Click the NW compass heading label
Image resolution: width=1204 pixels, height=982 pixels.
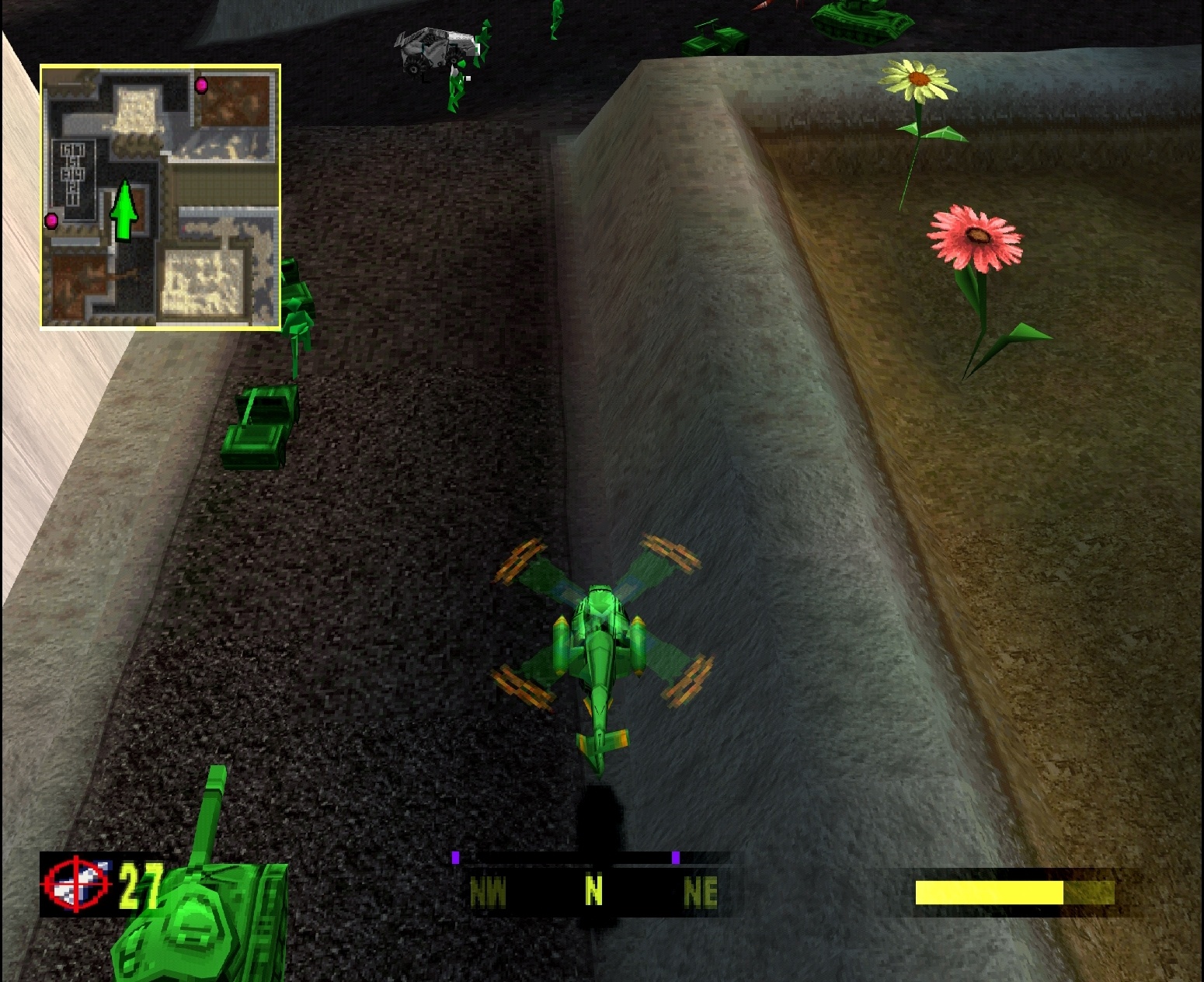(489, 892)
